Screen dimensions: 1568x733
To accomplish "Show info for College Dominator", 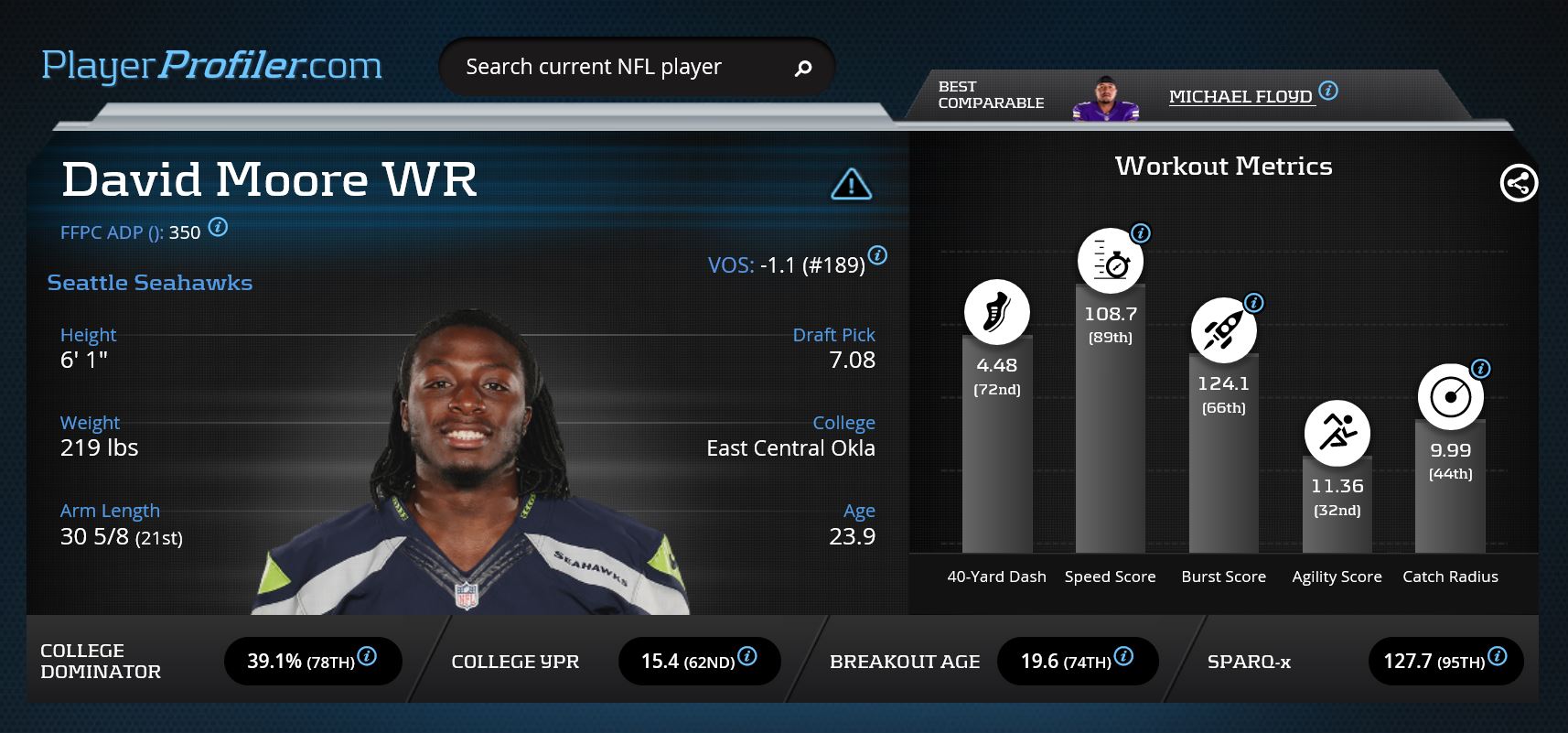I will pyautogui.click(x=367, y=656).
